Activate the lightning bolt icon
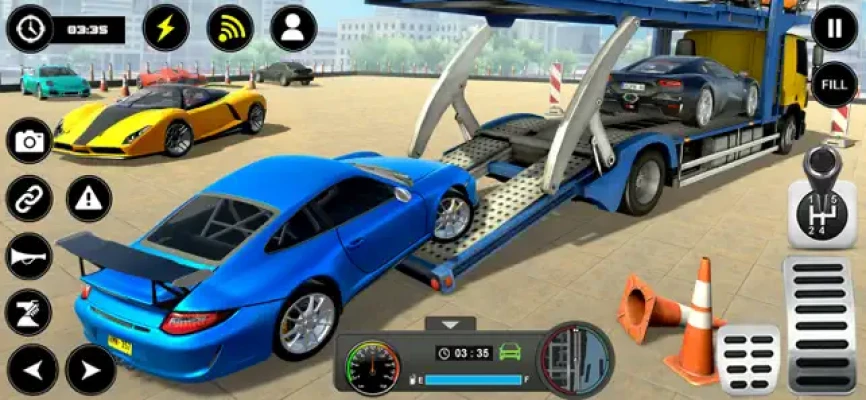 (166, 28)
